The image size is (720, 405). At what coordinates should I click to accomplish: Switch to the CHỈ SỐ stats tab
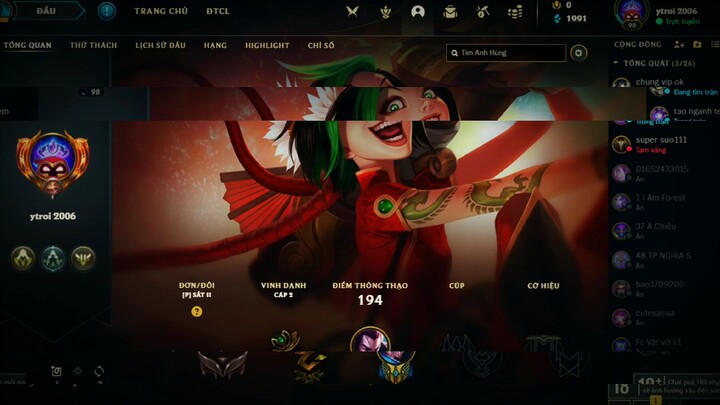tap(321, 46)
